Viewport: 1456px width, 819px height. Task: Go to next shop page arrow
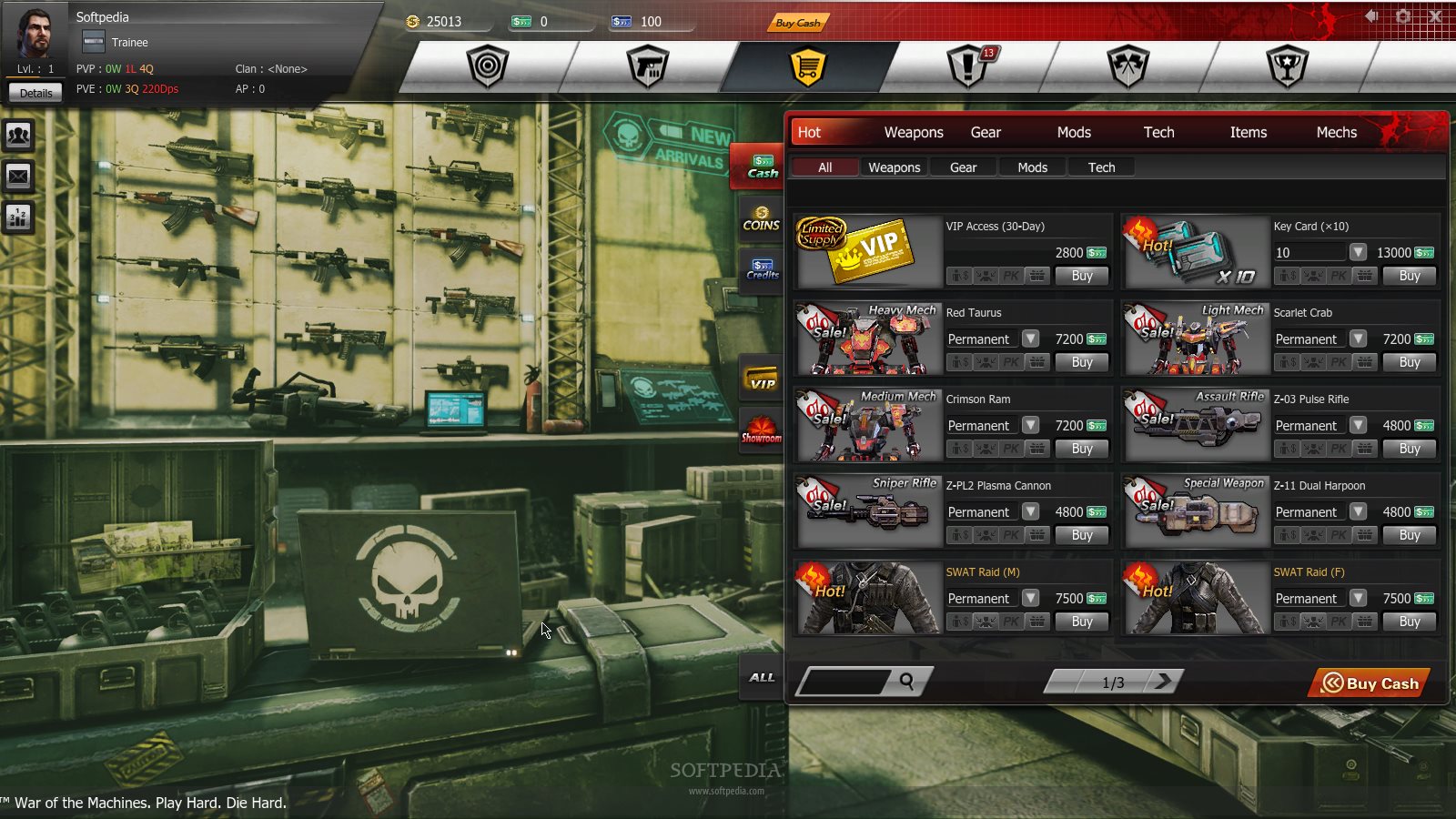(x=1164, y=681)
